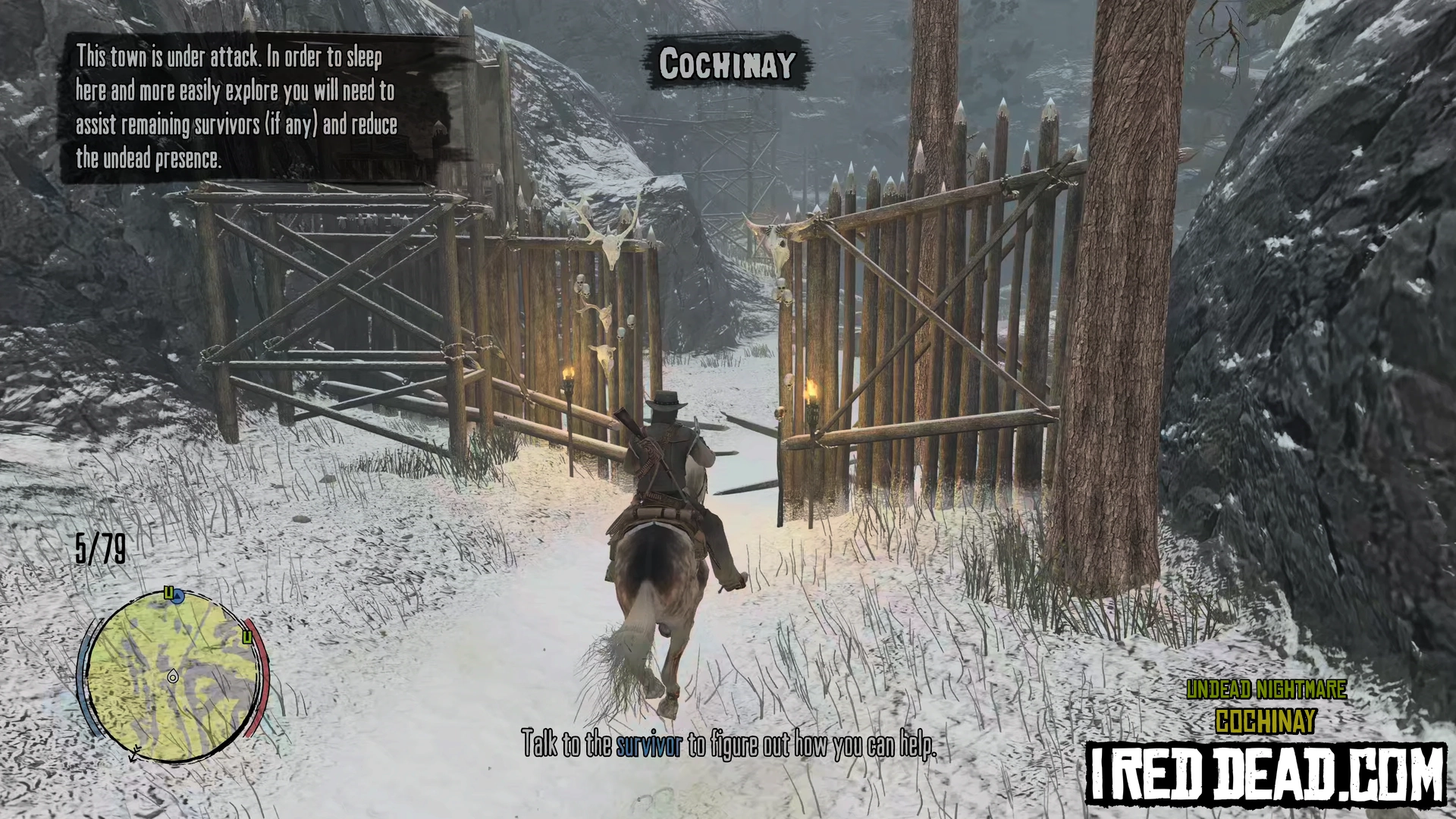Open the IRED DEAD.COM watermark logo
This screenshot has height=819, width=1456.
(x=1266, y=773)
